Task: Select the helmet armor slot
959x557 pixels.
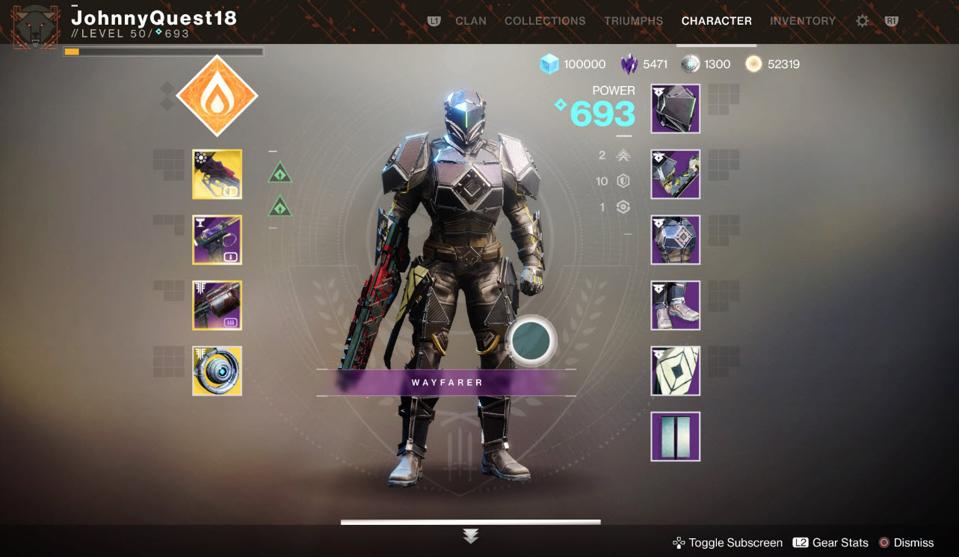Action: point(675,109)
